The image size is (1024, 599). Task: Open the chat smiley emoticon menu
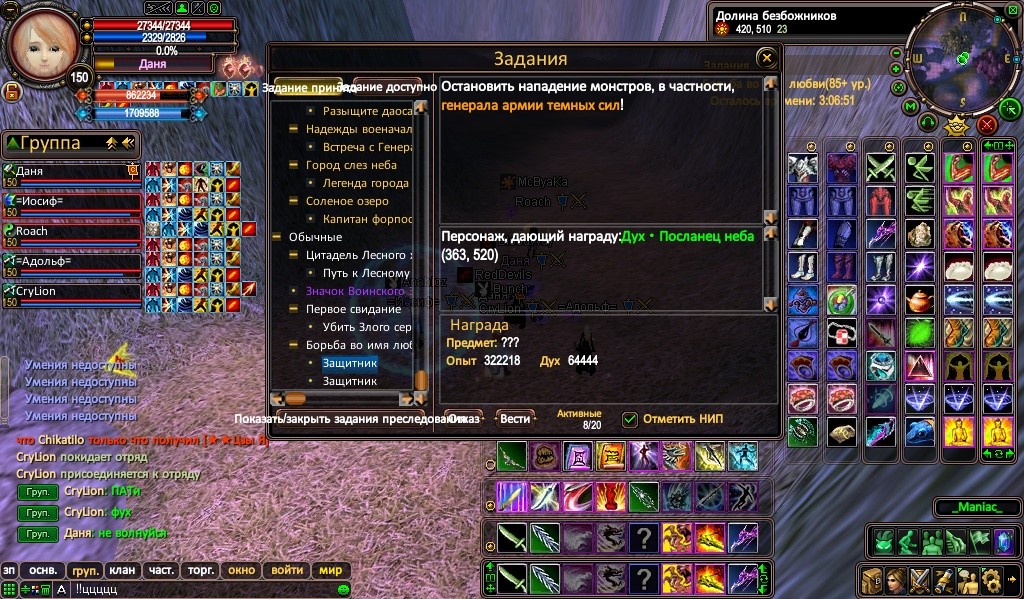[x=343, y=589]
